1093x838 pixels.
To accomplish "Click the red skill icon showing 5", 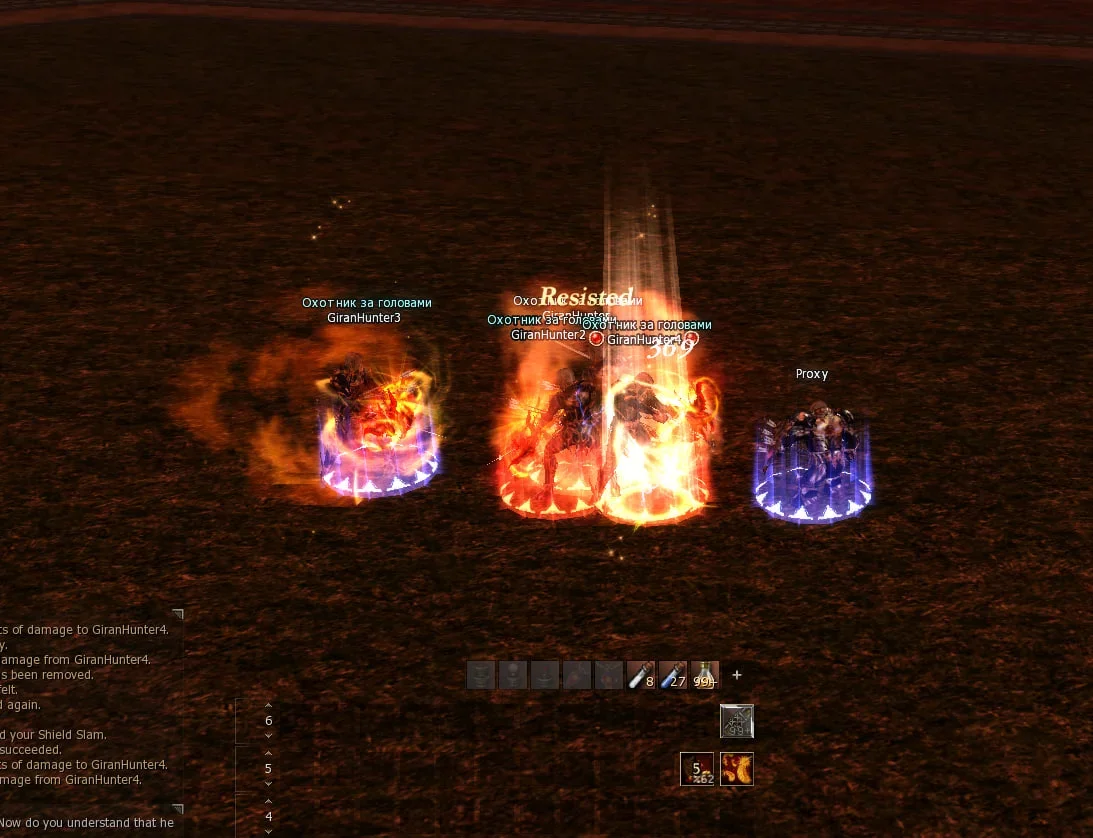I will point(697,769).
